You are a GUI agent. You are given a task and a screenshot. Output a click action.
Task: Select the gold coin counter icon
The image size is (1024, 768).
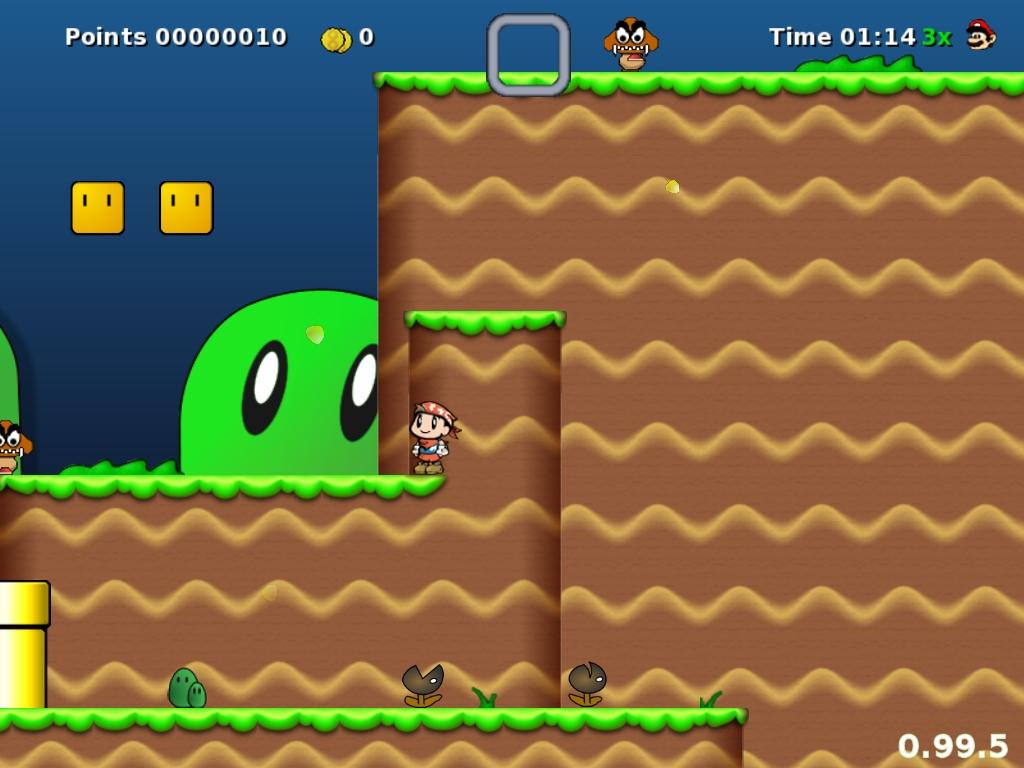click(x=335, y=39)
